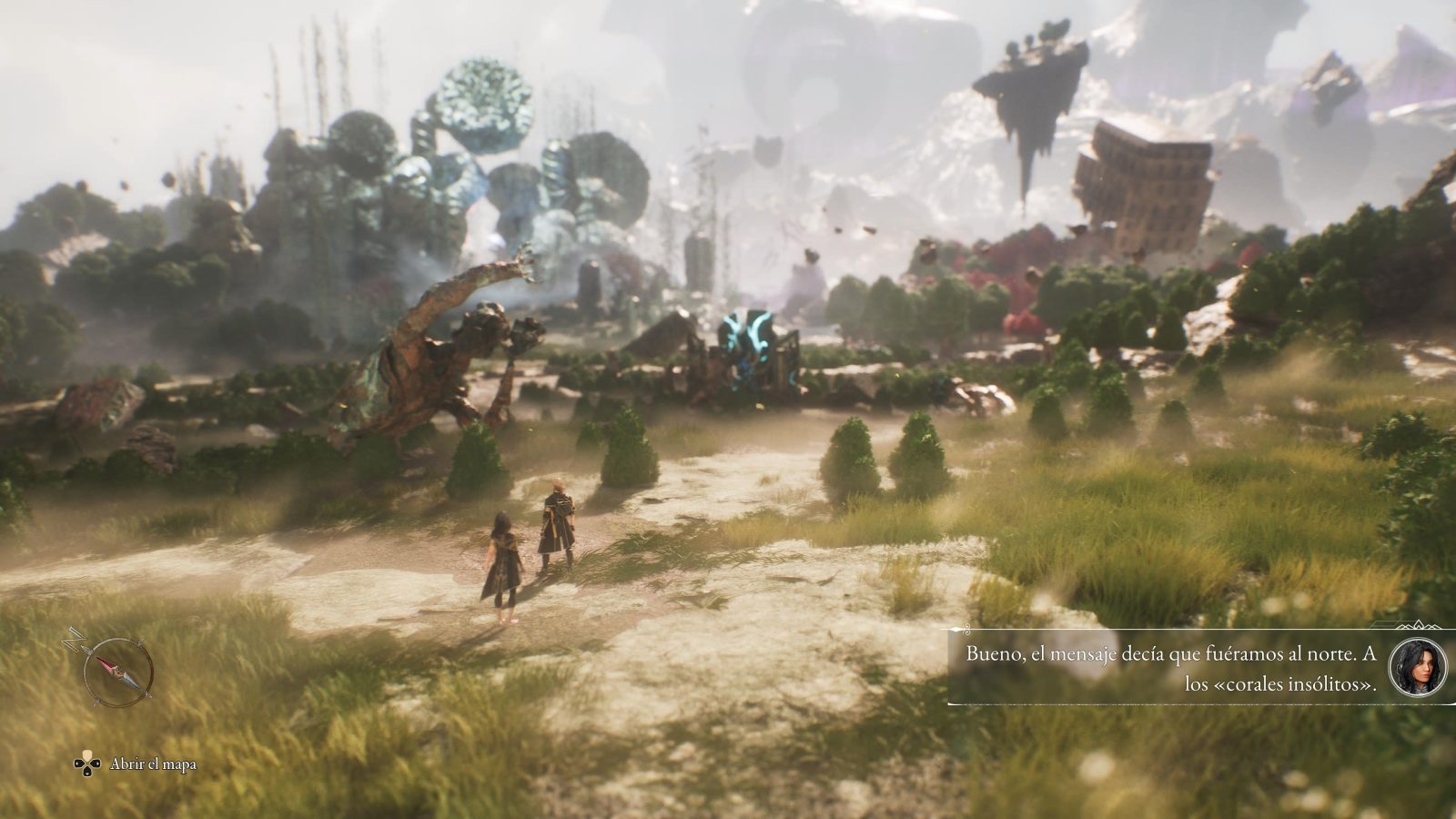1456x819 pixels.
Task: Click the speaker portrait in the dialogue box
Action: coord(1417,666)
